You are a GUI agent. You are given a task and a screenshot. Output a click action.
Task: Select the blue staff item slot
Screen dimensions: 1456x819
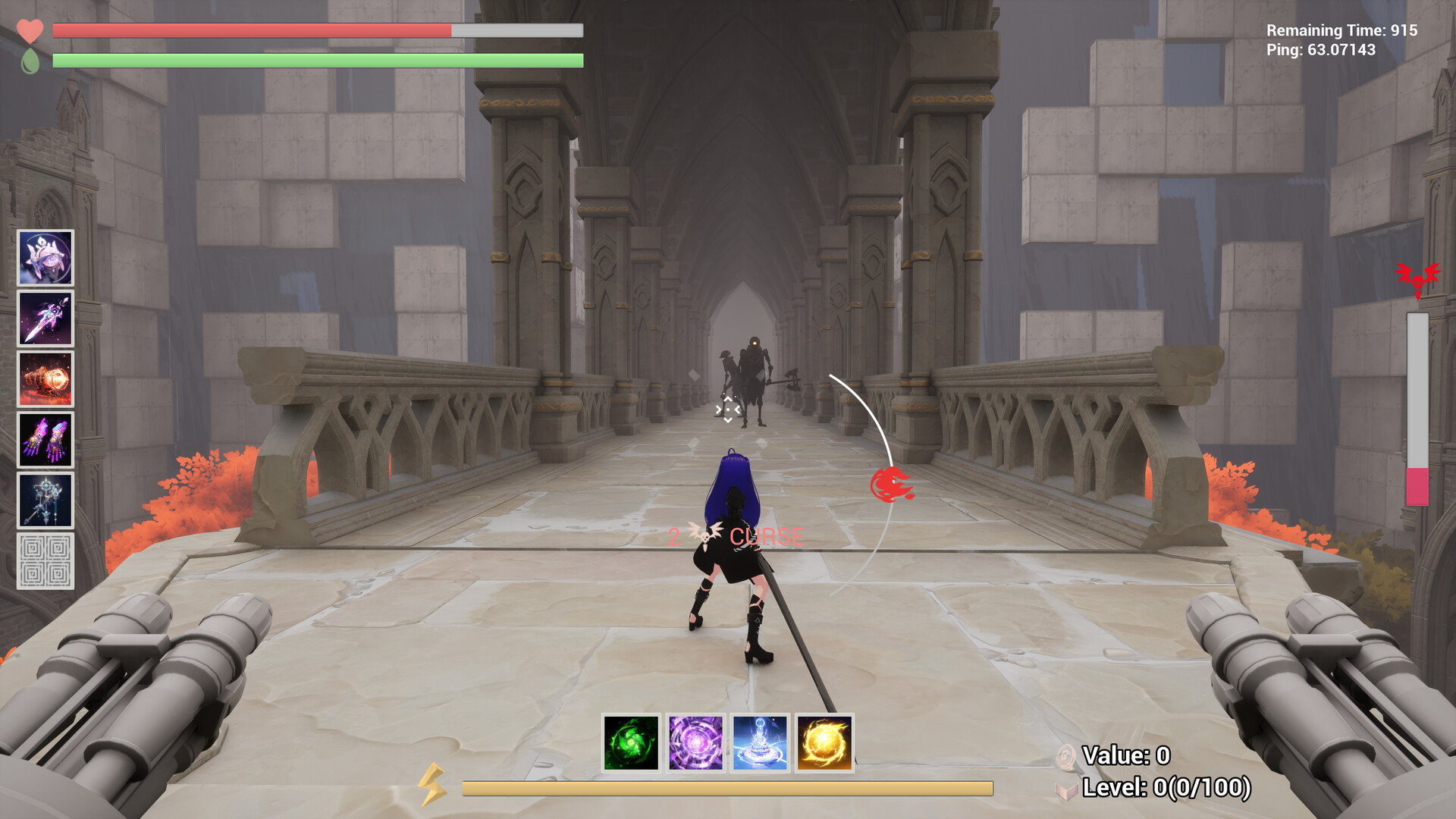pyautogui.click(x=45, y=500)
